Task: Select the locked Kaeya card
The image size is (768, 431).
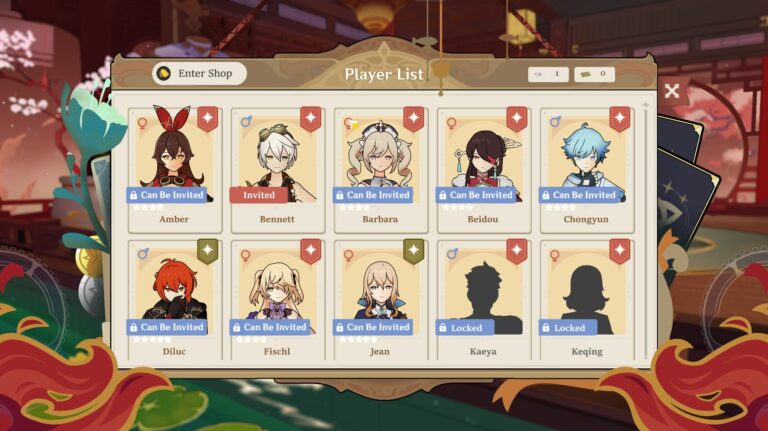Action: pyautogui.click(x=483, y=299)
